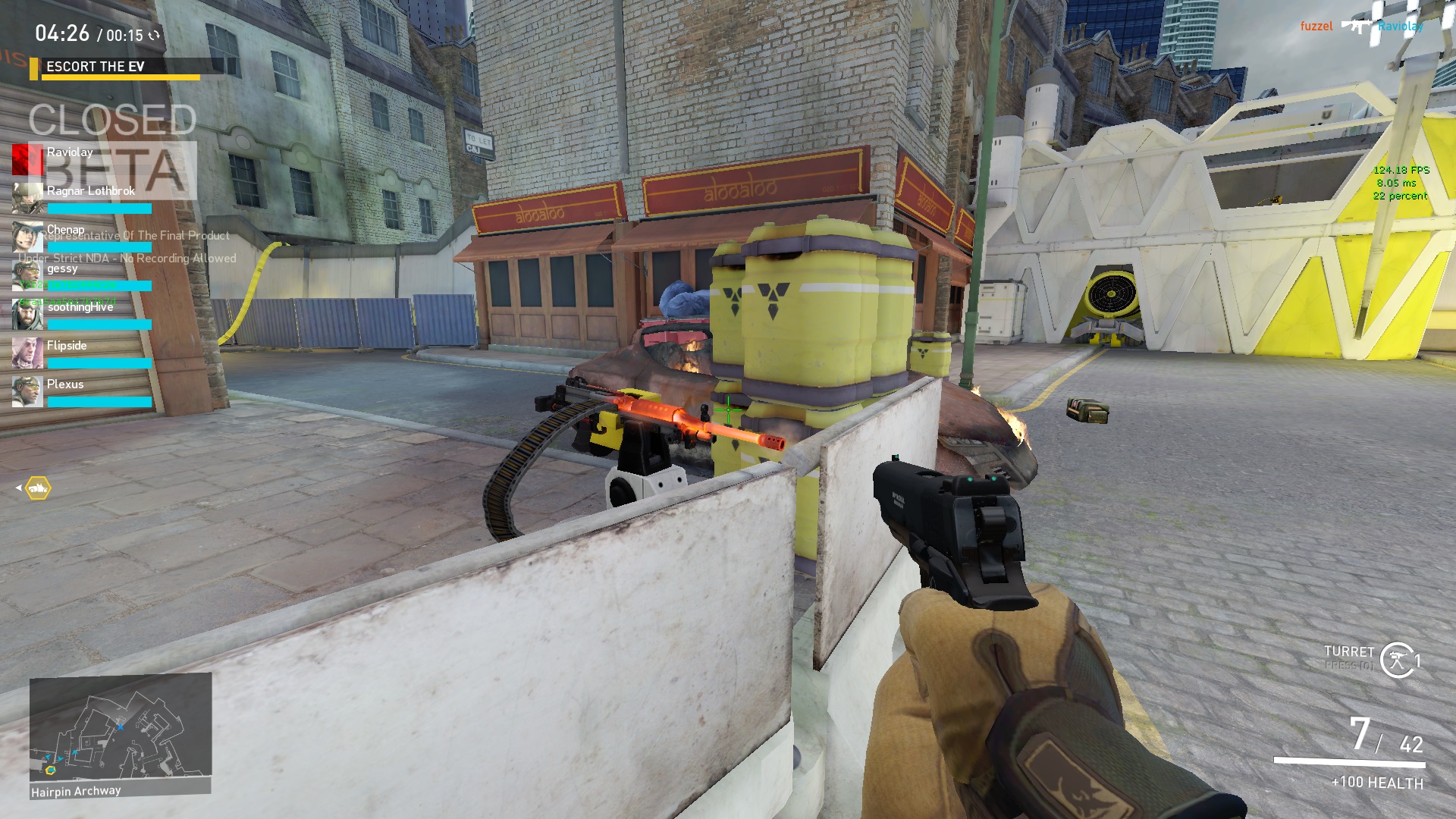Screen dimensions: 1456x819
Task: Select soothingHive's roster row
Action: (80, 307)
